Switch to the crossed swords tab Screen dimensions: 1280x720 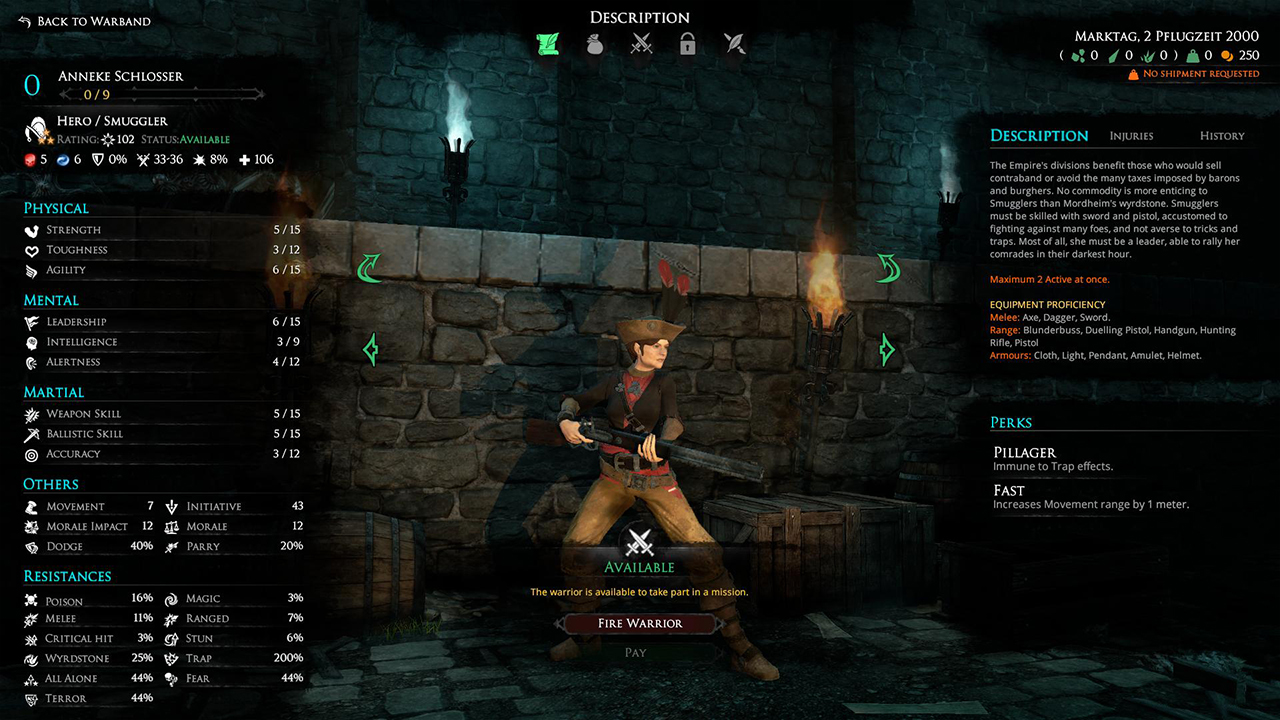641,44
